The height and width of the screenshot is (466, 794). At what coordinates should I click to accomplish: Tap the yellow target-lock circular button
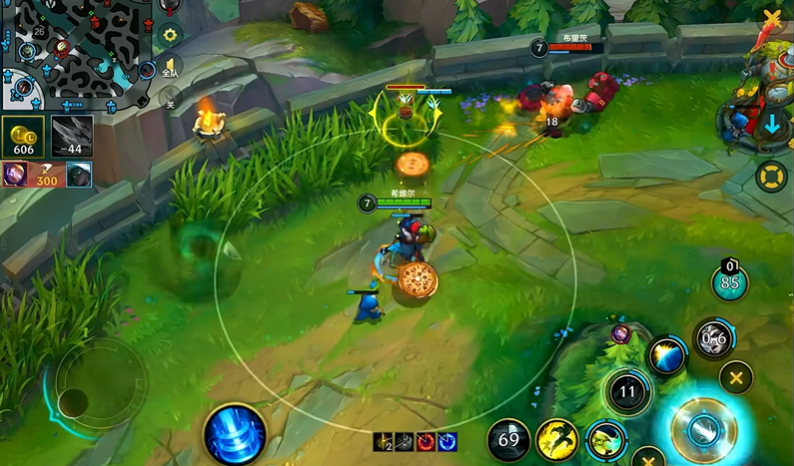point(772,177)
